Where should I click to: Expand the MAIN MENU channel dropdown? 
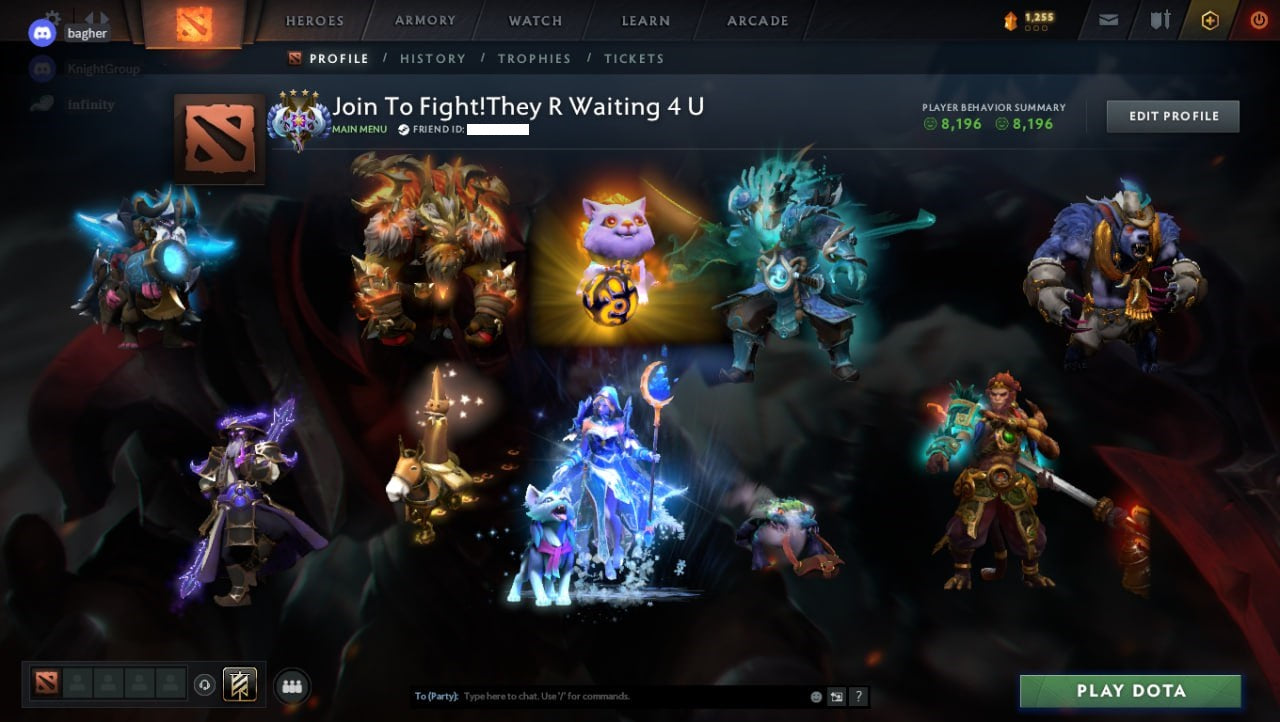click(x=359, y=129)
